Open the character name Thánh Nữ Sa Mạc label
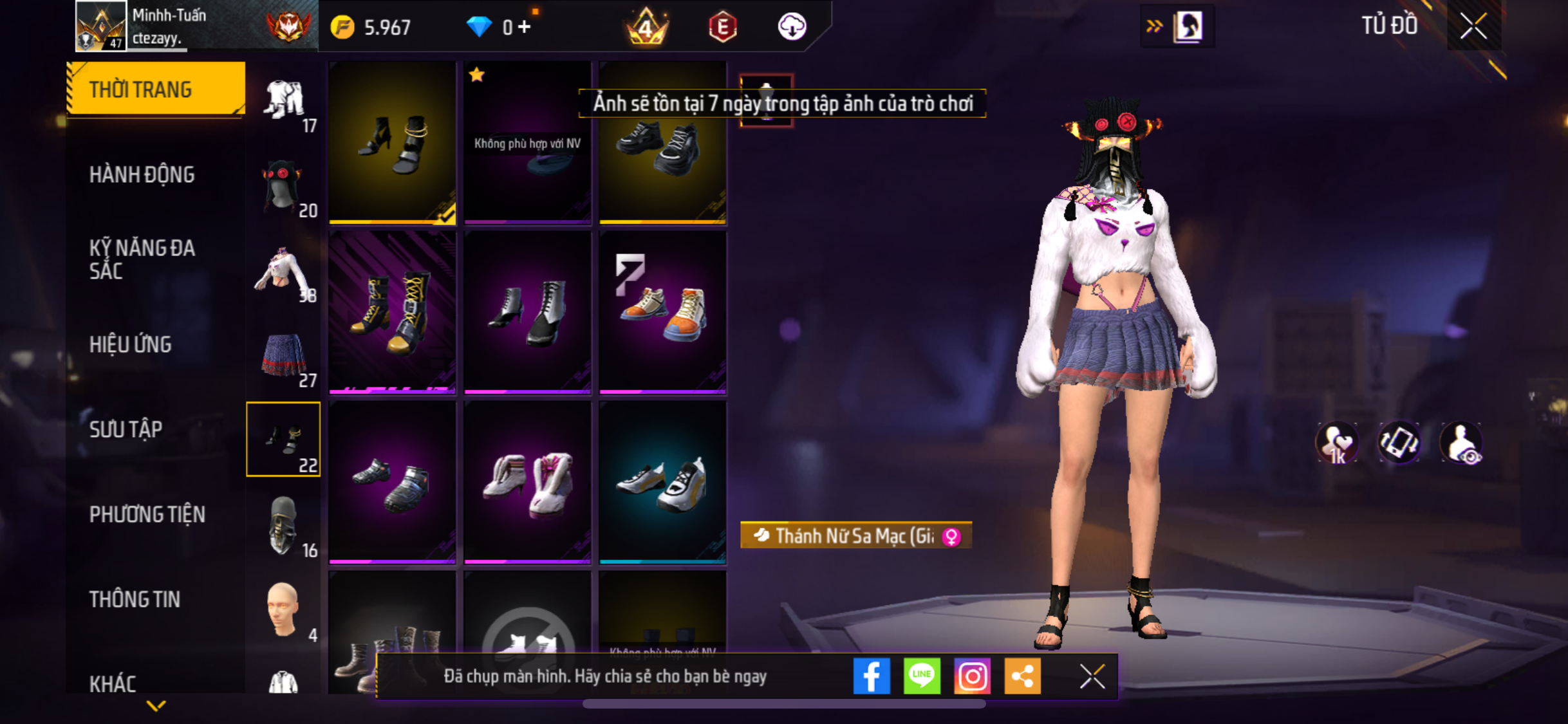This screenshot has width=1568, height=724. pyautogui.click(x=855, y=535)
